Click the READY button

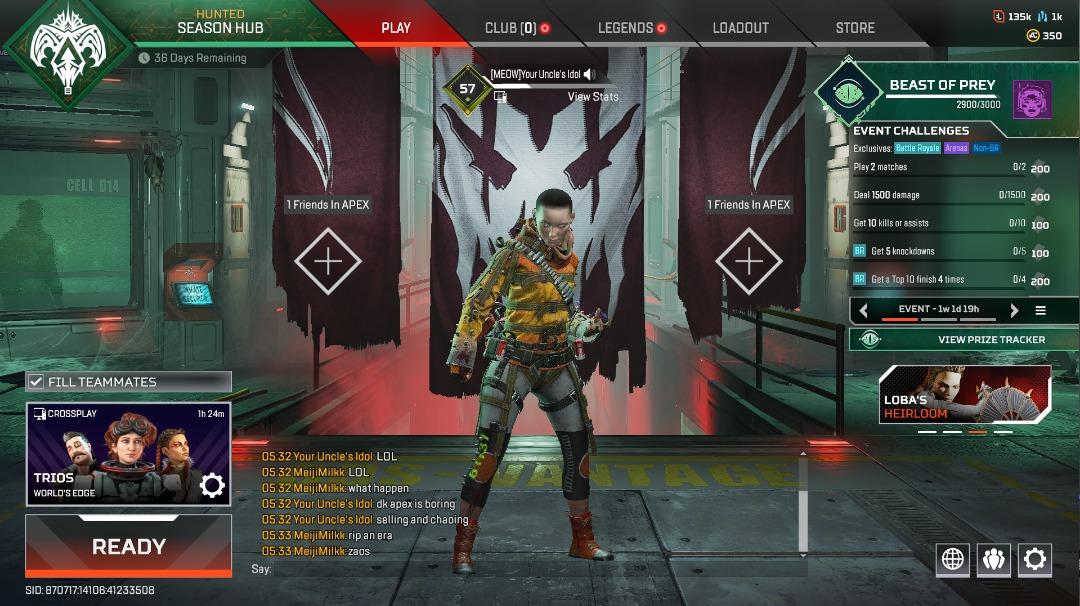point(128,546)
